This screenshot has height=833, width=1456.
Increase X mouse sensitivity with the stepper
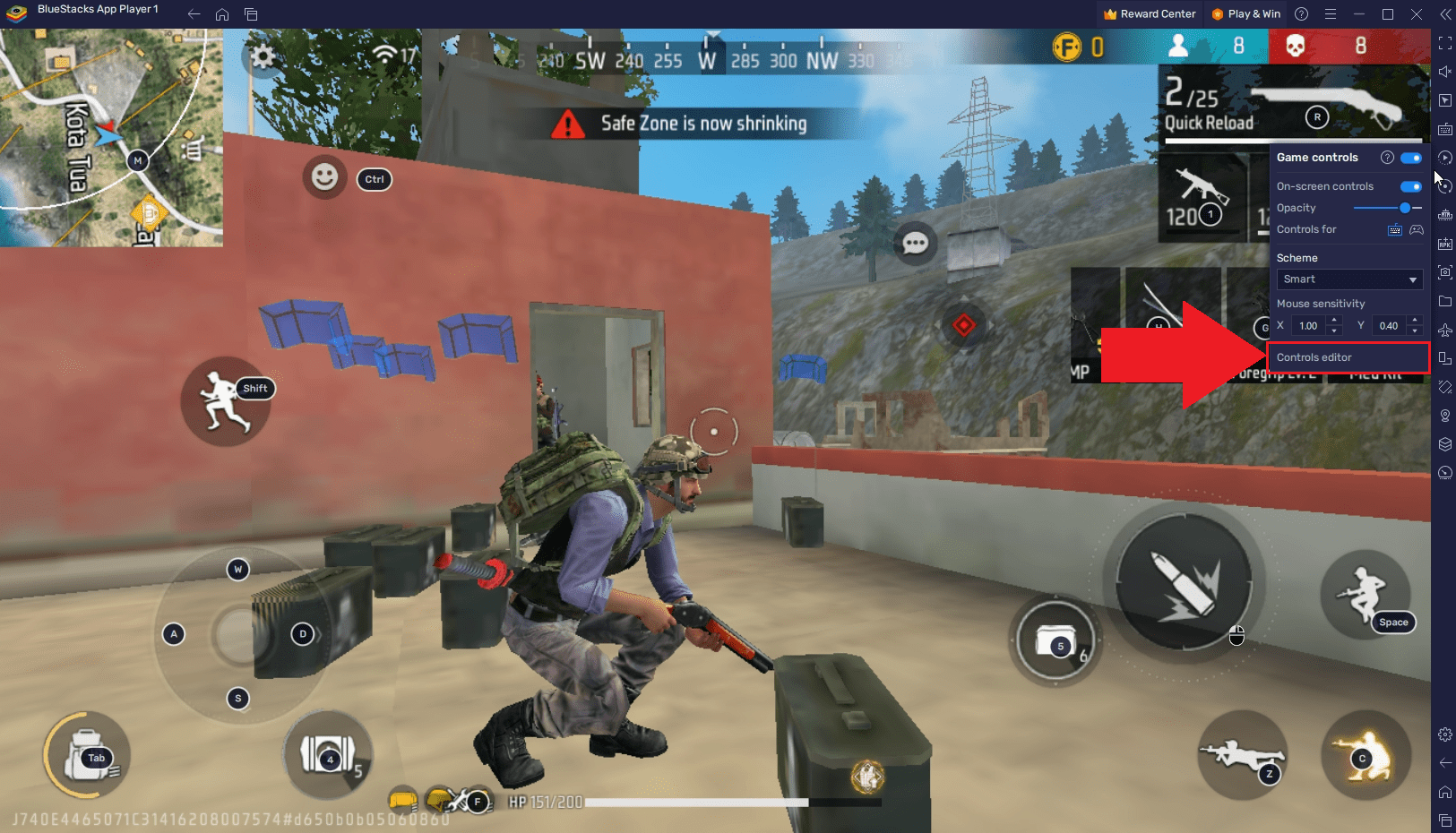(1333, 320)
